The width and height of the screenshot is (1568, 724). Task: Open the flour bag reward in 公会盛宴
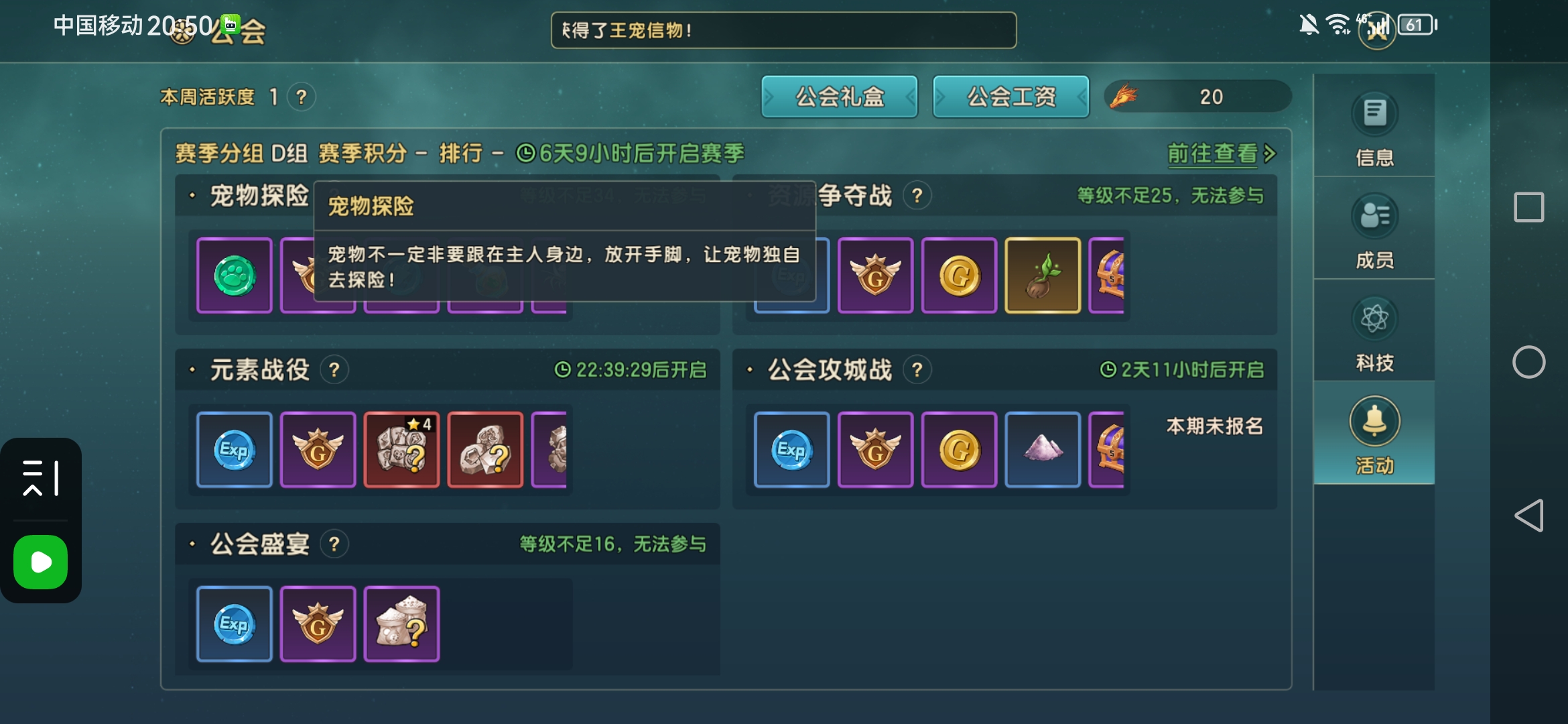pyautogui.click(x=401, y=623)
